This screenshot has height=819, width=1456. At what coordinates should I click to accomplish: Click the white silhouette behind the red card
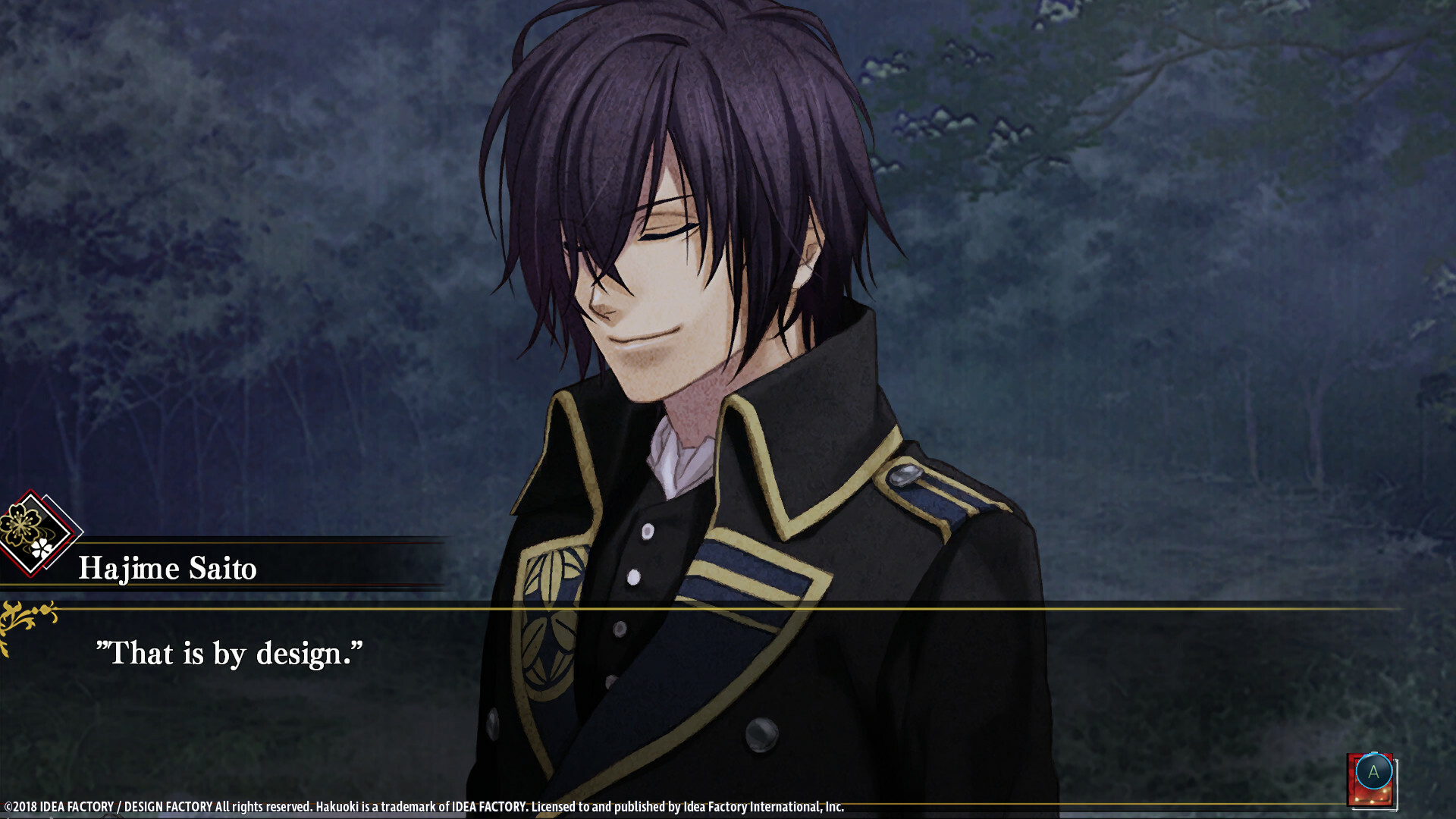pos(1398,785)
